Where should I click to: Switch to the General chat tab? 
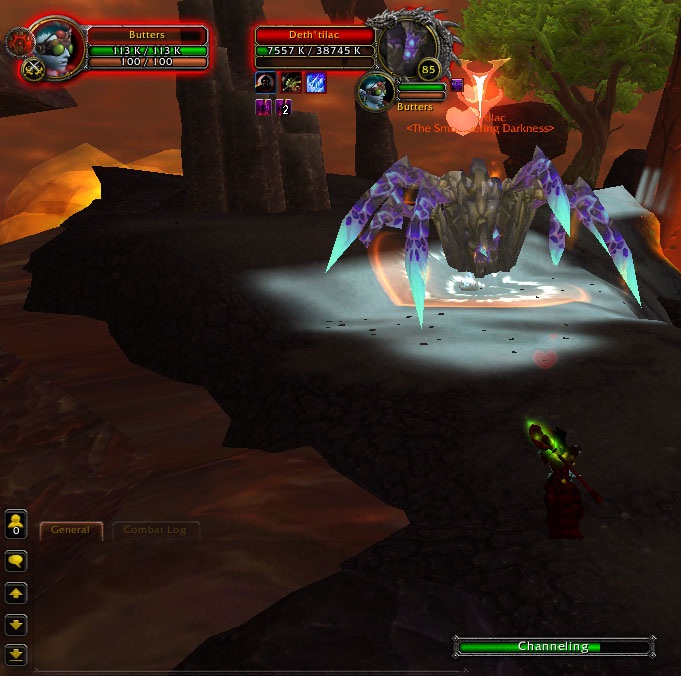71,530
